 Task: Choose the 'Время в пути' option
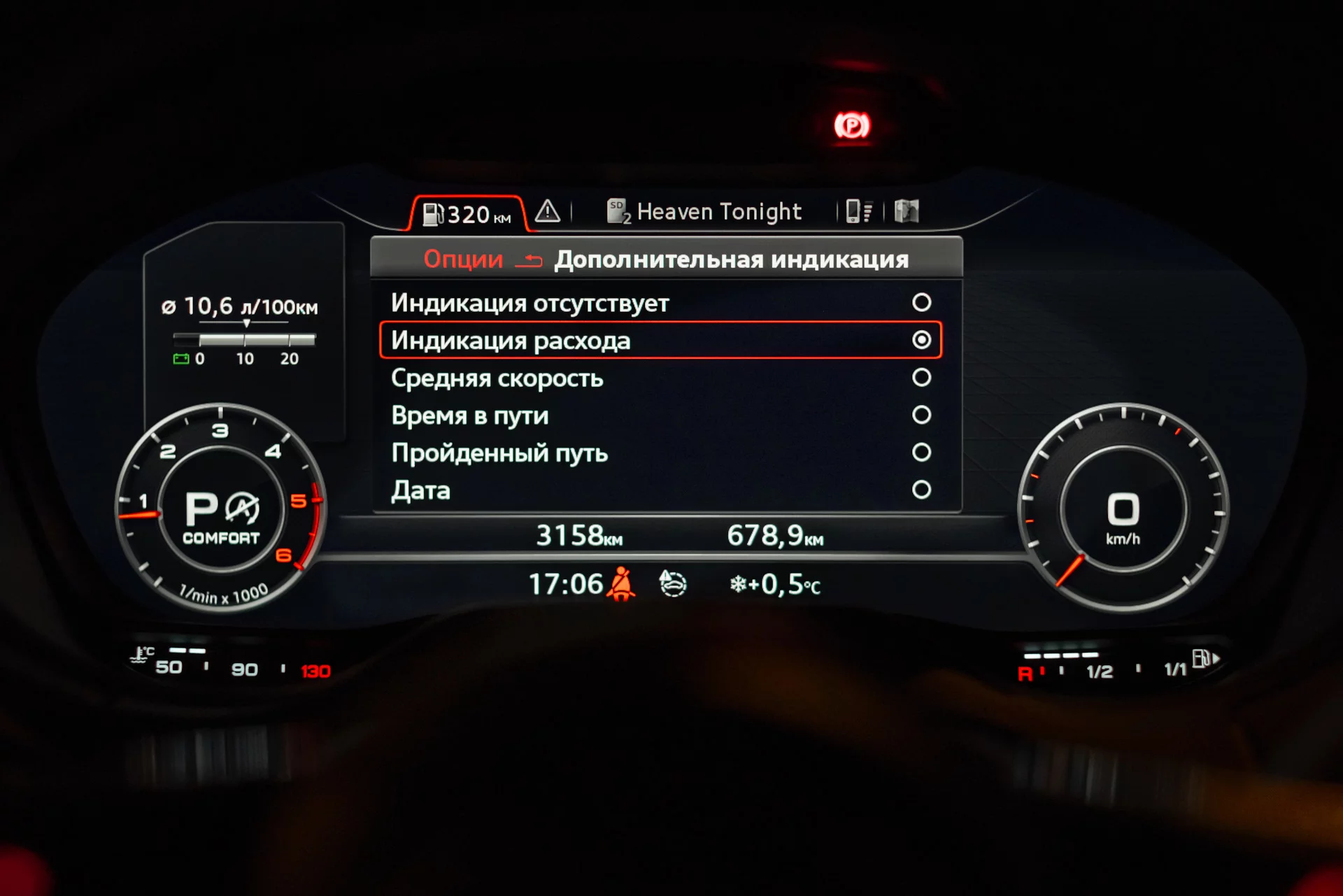(x=921, y=415)
